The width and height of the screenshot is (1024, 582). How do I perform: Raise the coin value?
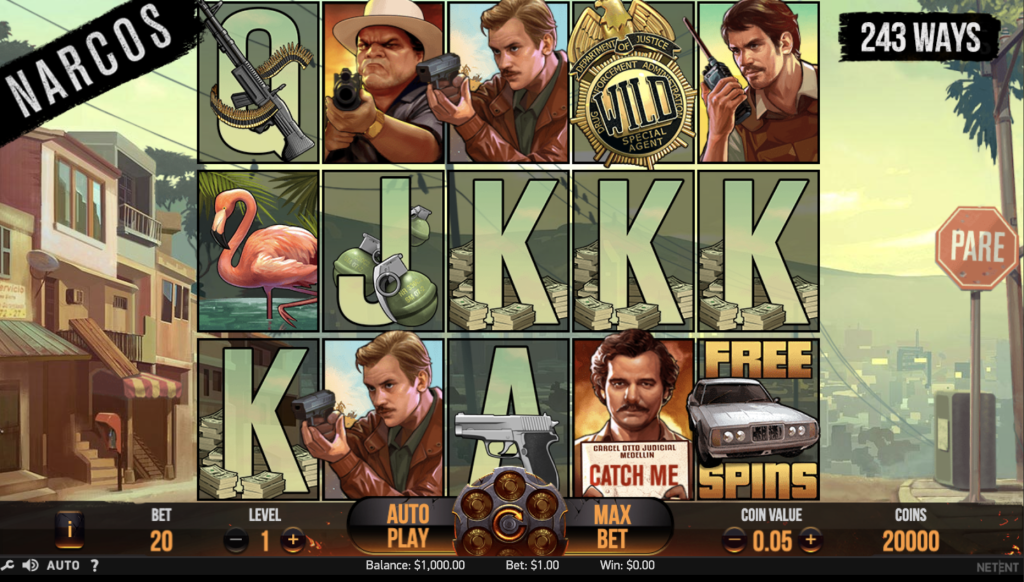[810, 541]
